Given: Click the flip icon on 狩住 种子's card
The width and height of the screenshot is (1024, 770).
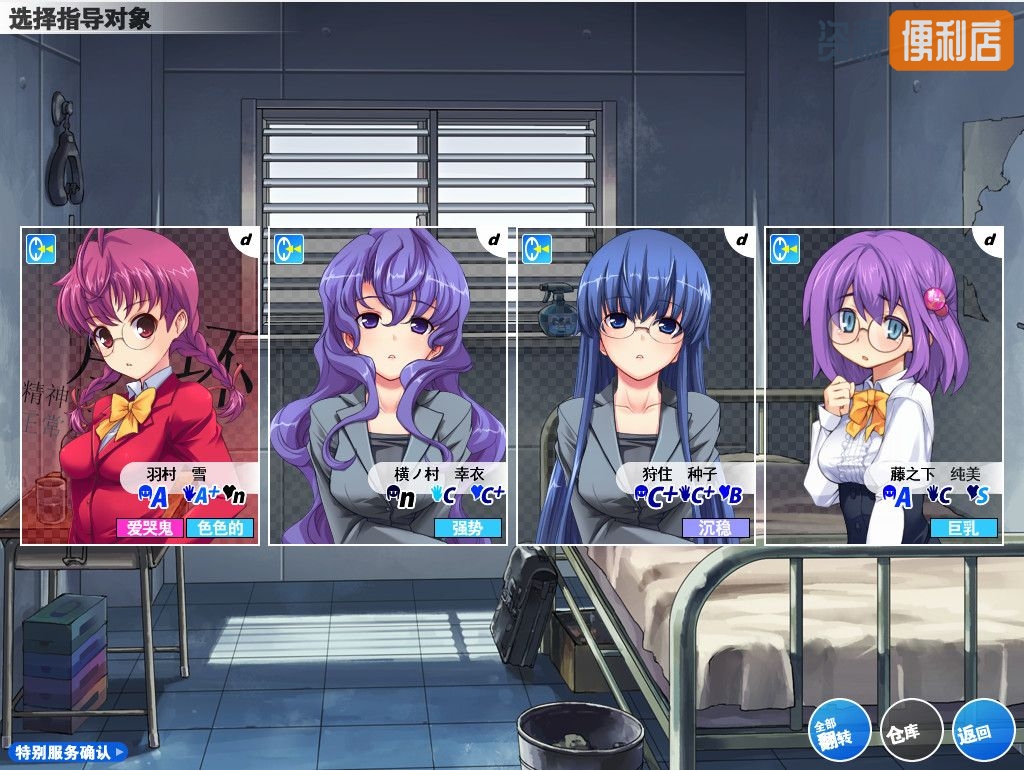Looking at the screenshot, I should point(537,248).
